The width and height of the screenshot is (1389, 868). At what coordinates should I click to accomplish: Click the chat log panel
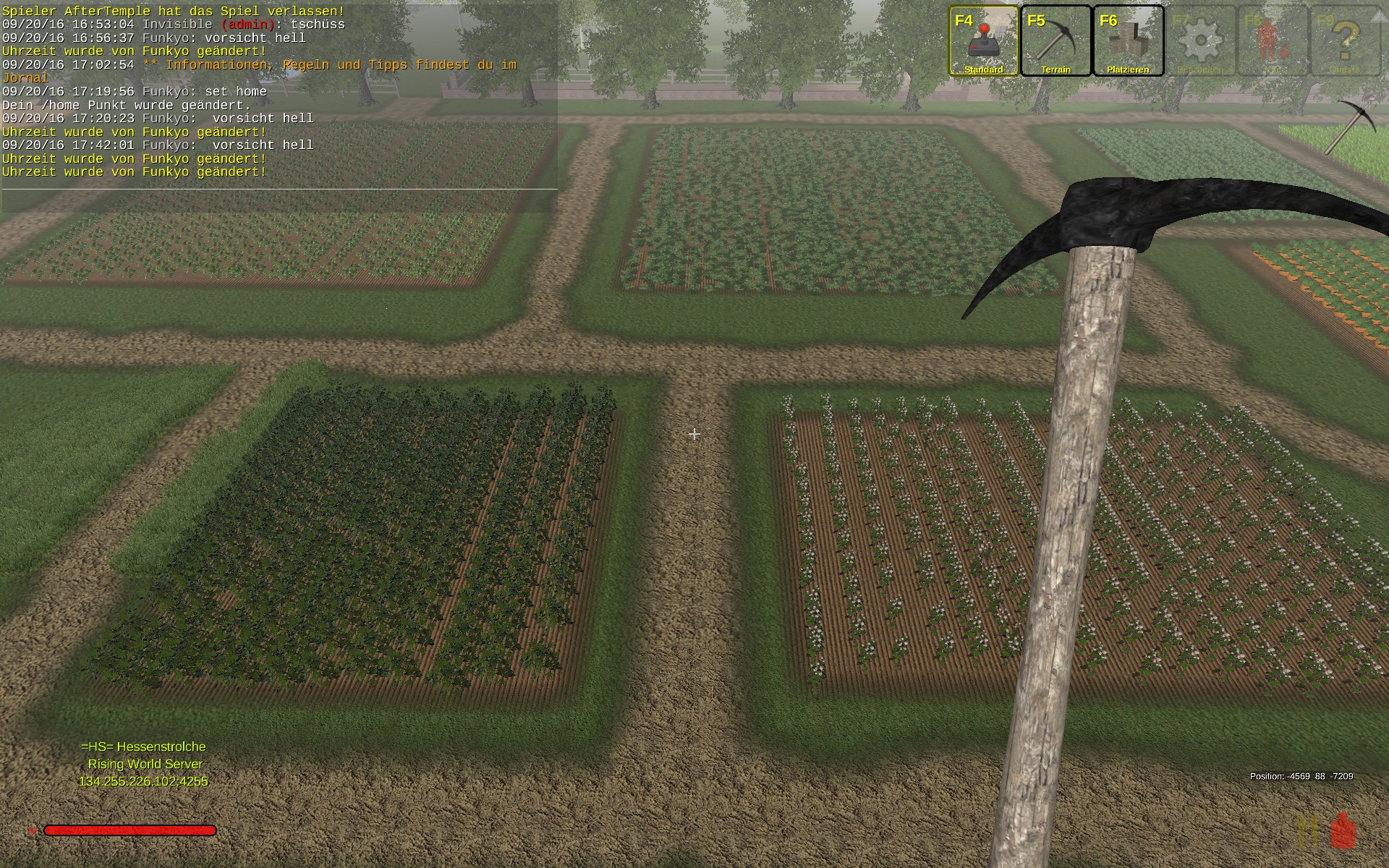(279, 94)
